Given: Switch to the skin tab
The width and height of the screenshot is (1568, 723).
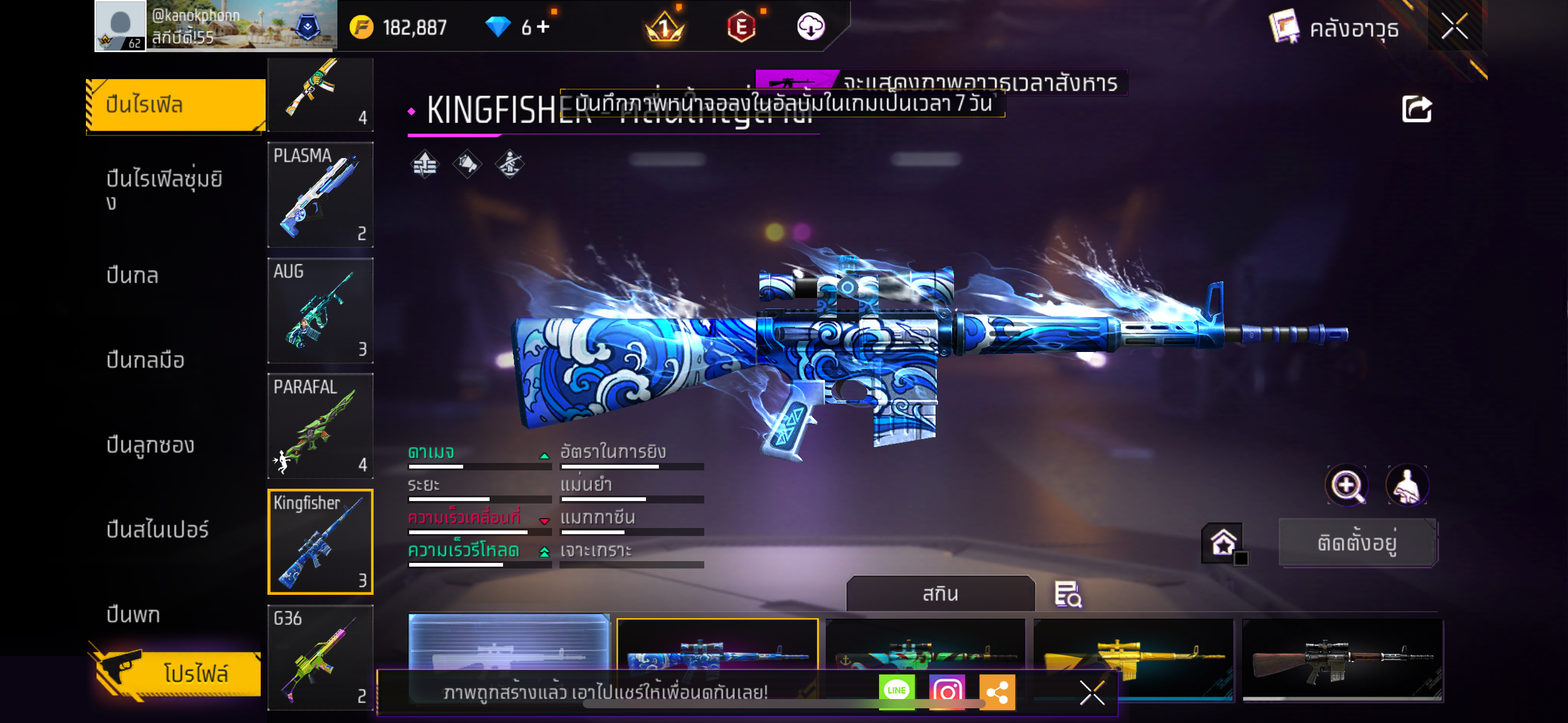Looking at the screenshot, I should (940, 594).
